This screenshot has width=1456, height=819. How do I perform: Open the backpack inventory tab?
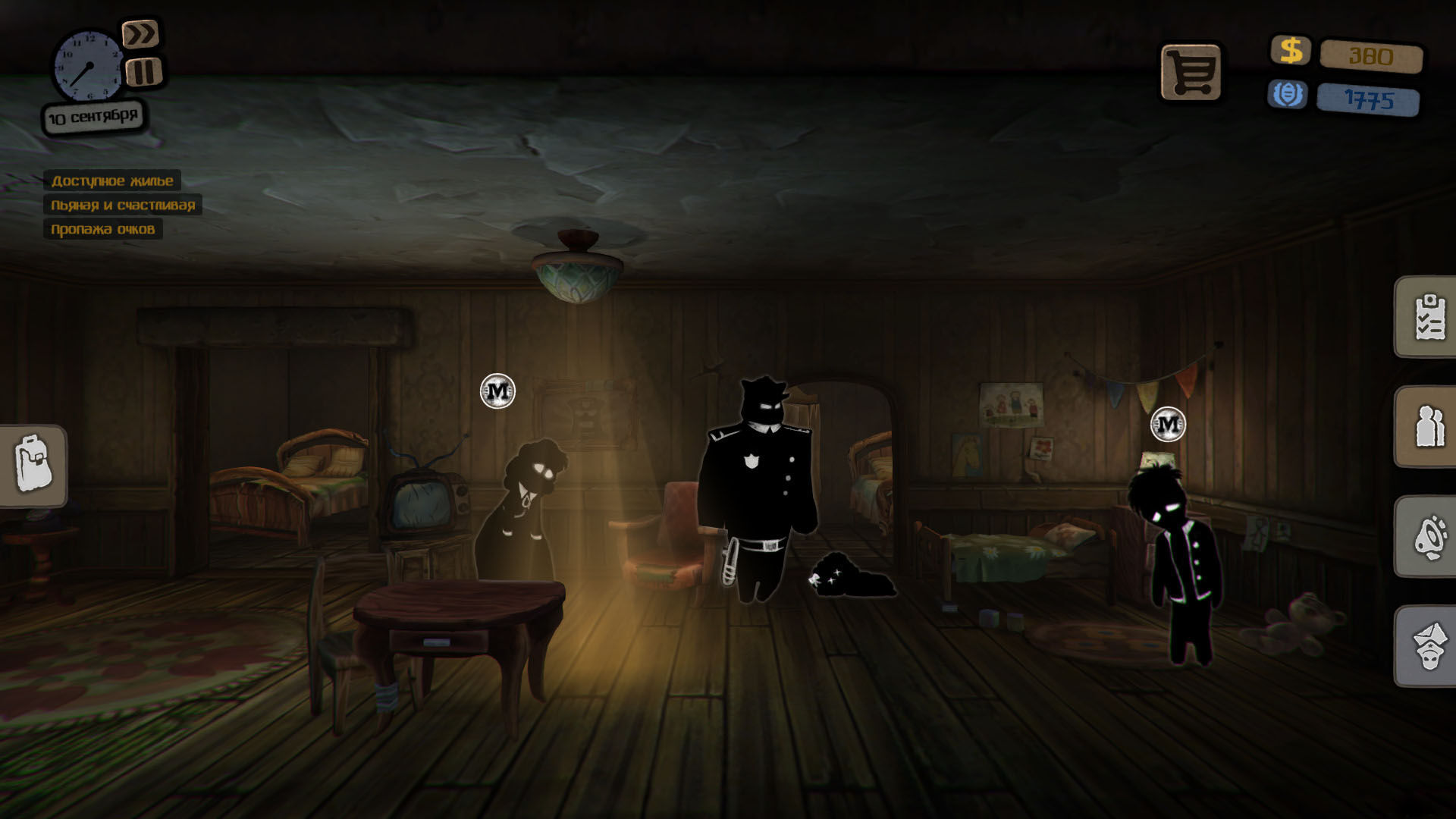point(34,466)
